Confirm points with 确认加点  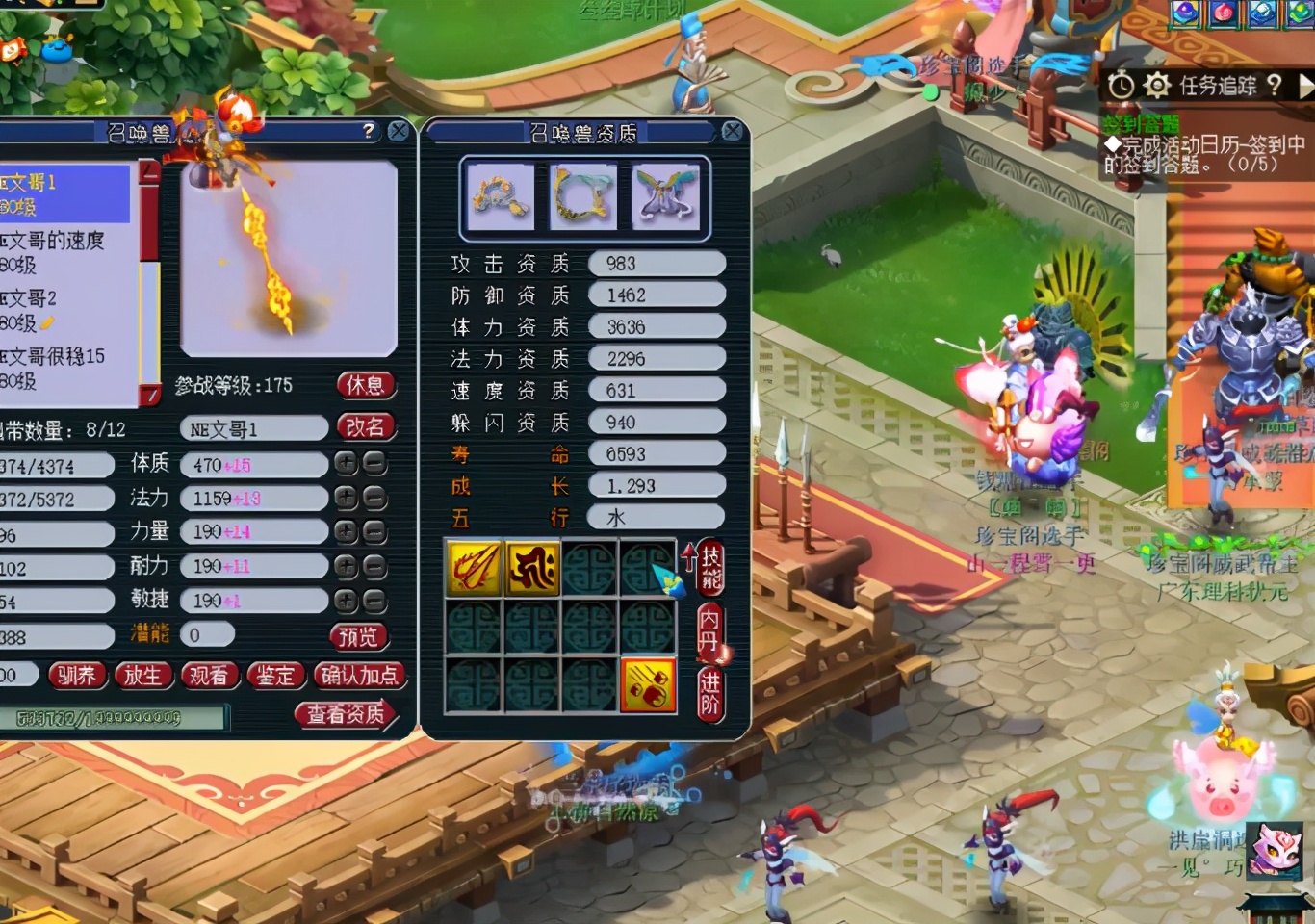[x=359, y=676]
